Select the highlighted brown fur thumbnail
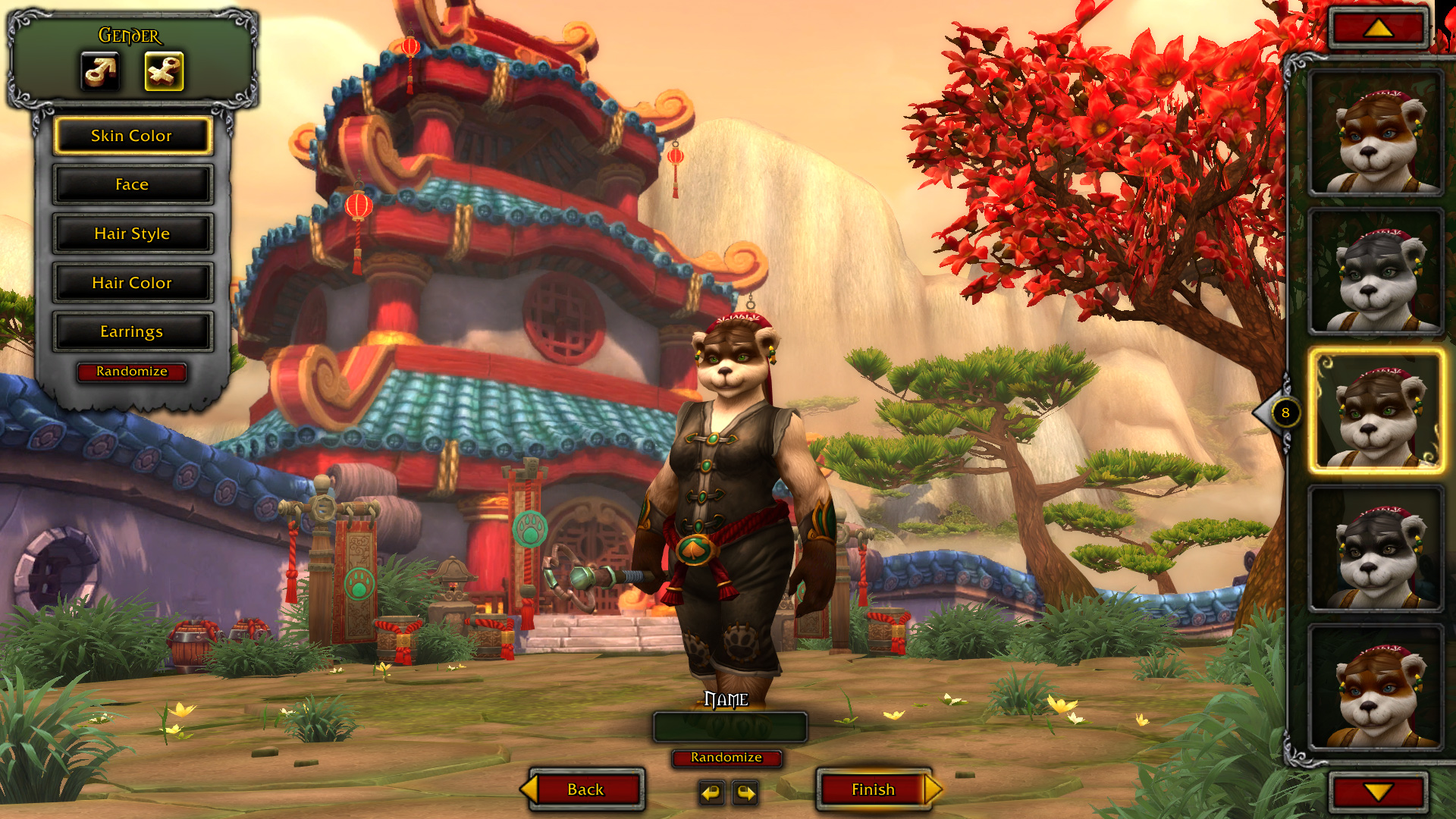The image size is (1456, 819). point(1375,411)
